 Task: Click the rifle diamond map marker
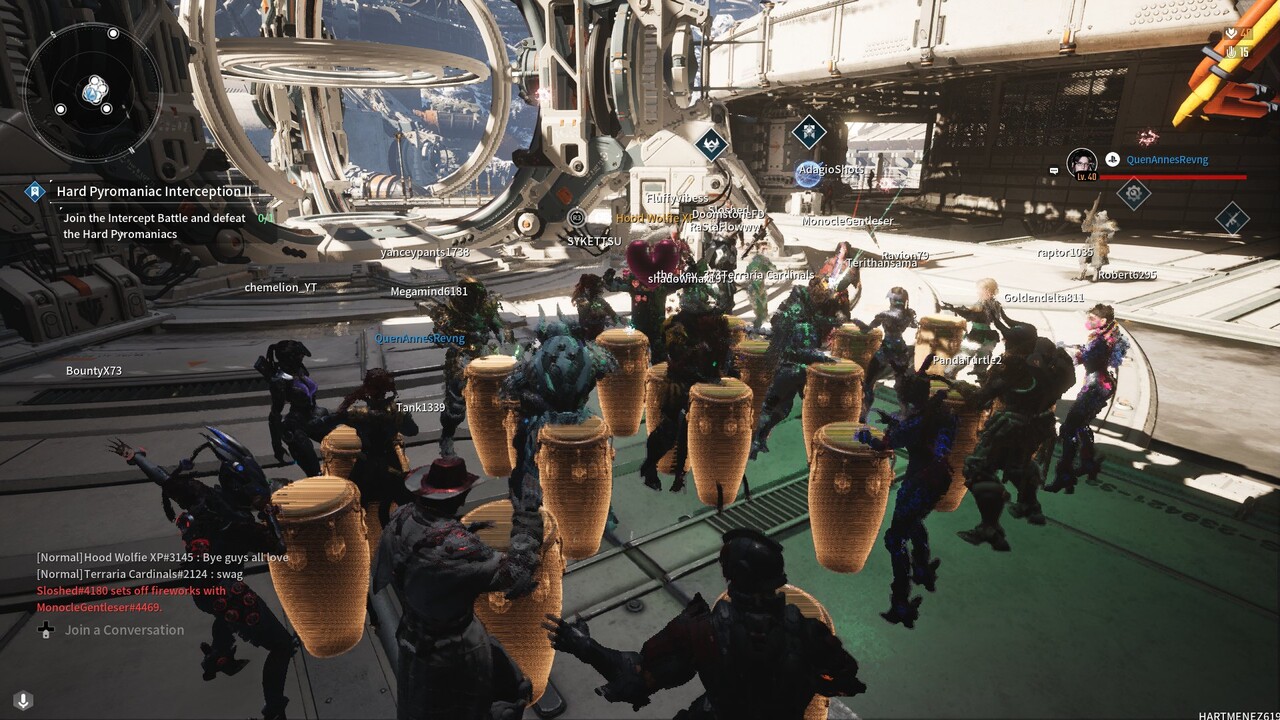tap(1232, 217)
